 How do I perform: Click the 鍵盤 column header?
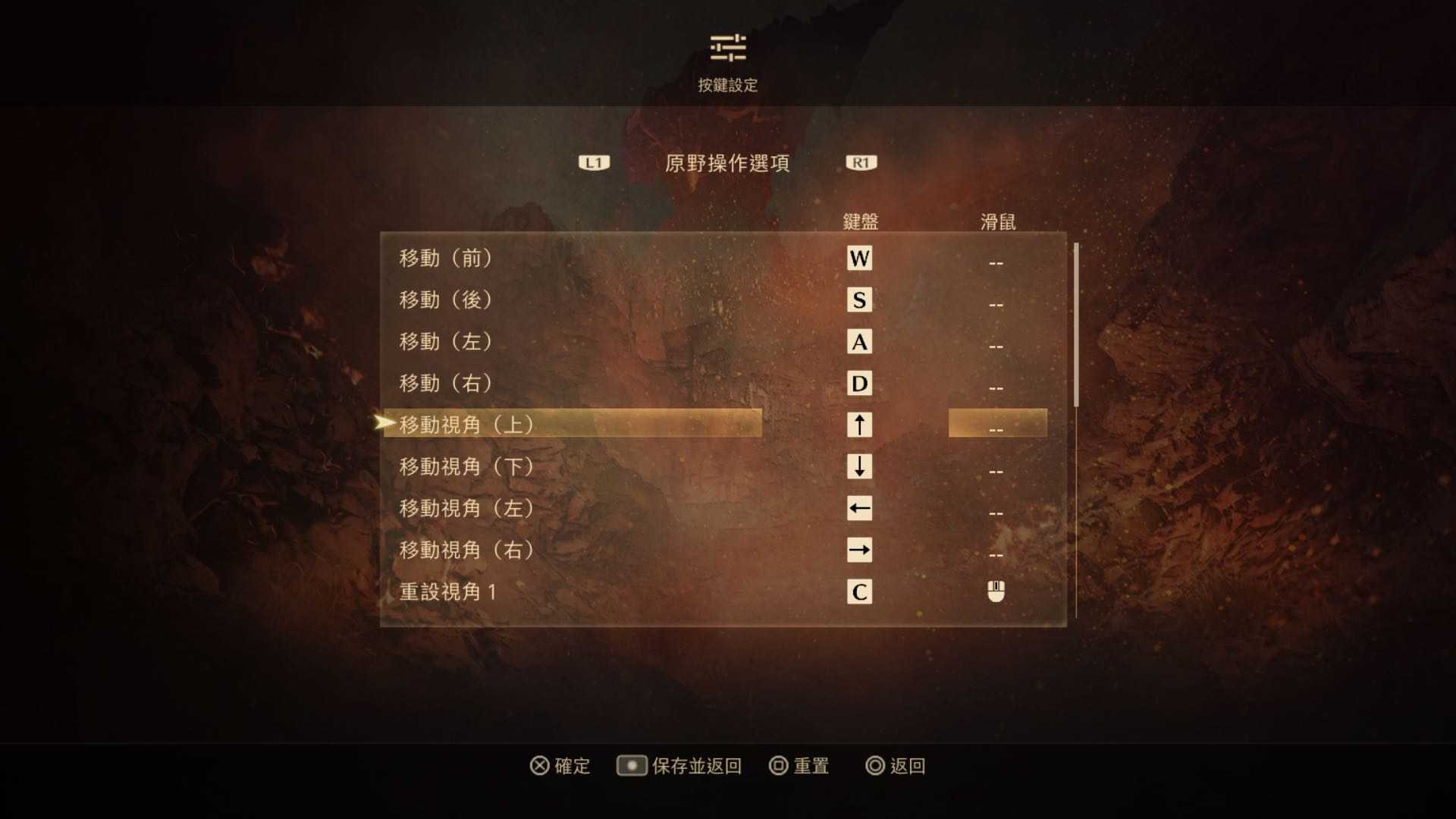point(860,221)
